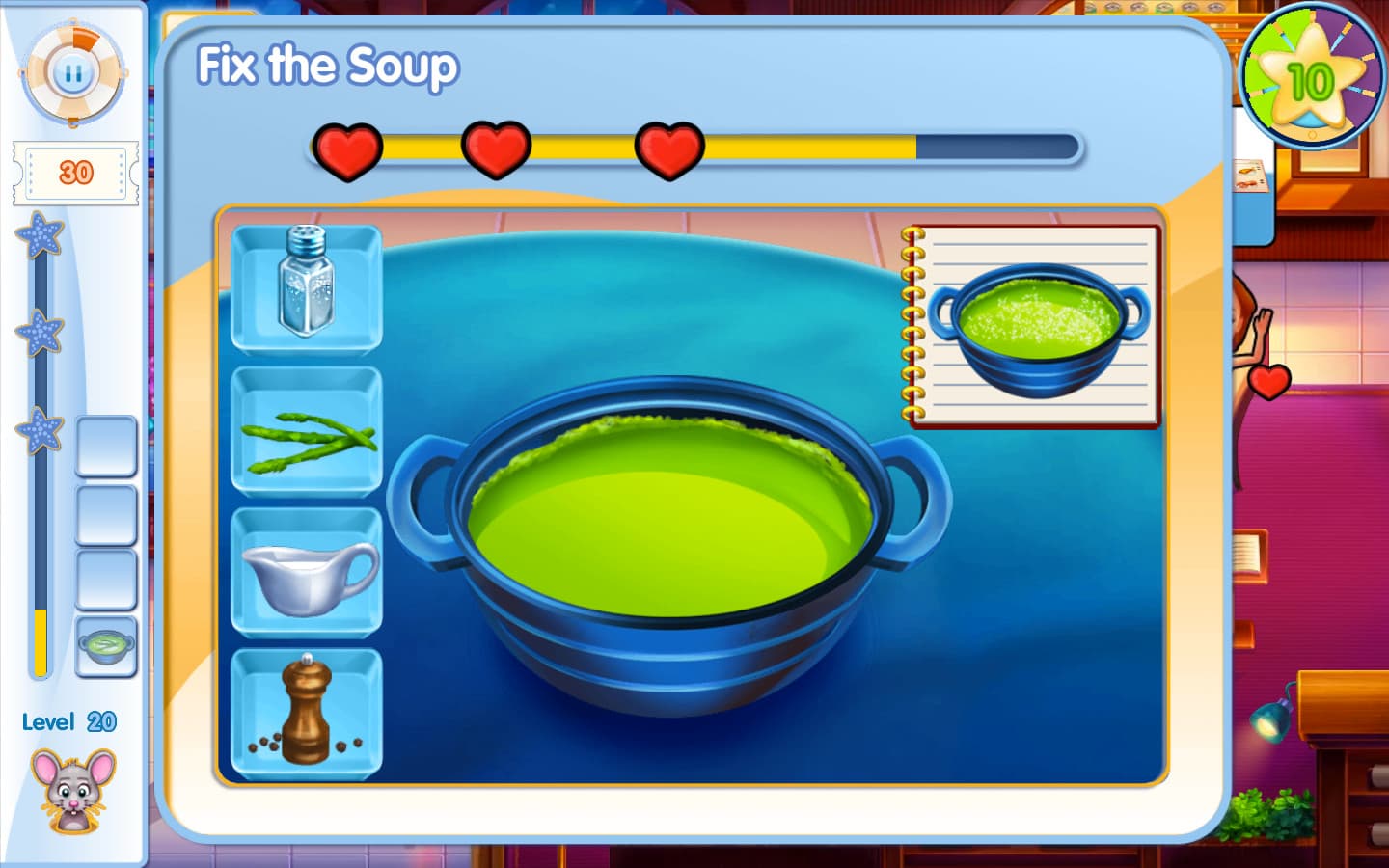
Task: Click the Level 20 label
Action: [68, 720]
